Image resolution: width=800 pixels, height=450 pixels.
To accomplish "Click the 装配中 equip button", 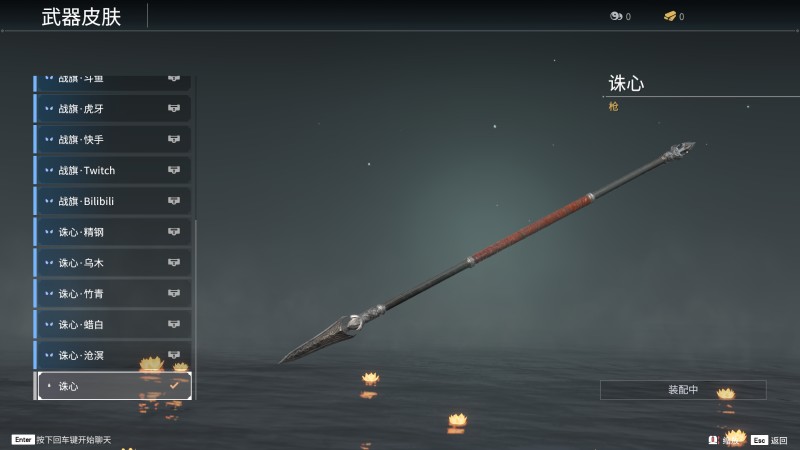I will click(683, 390).
